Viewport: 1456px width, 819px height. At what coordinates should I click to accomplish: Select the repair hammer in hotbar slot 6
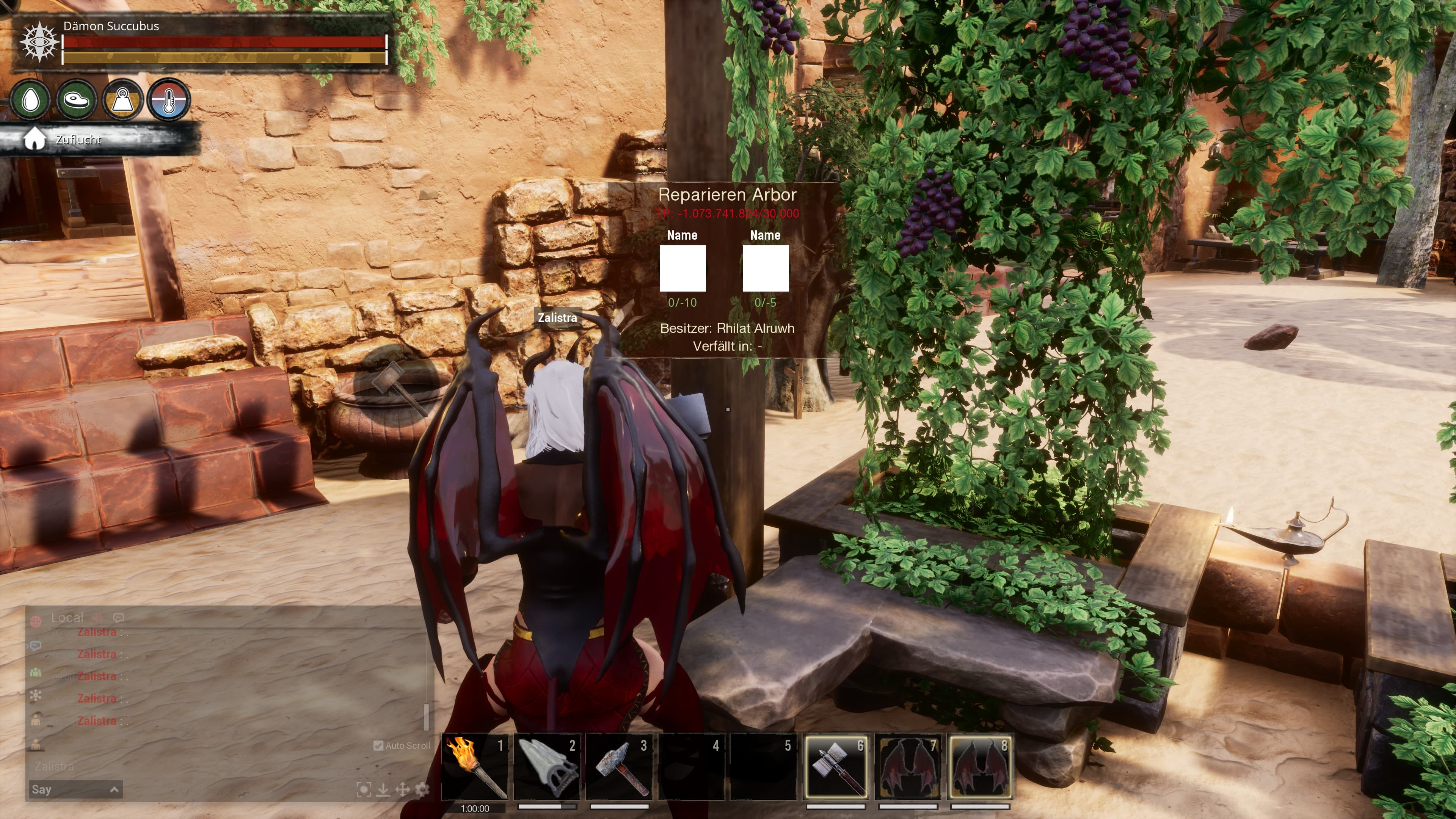(836, 766)
